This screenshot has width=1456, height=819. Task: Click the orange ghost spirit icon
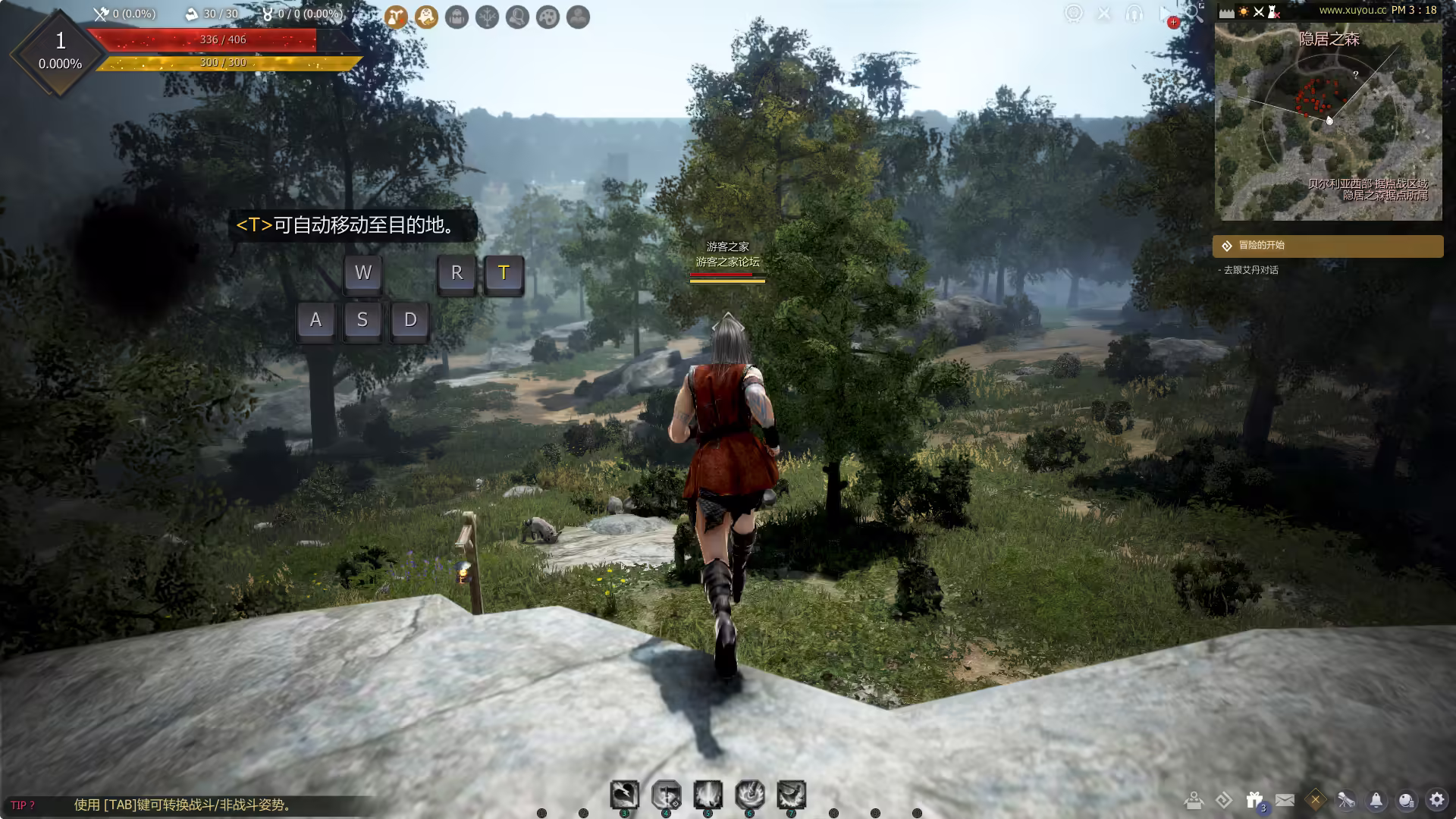point(426,17)
